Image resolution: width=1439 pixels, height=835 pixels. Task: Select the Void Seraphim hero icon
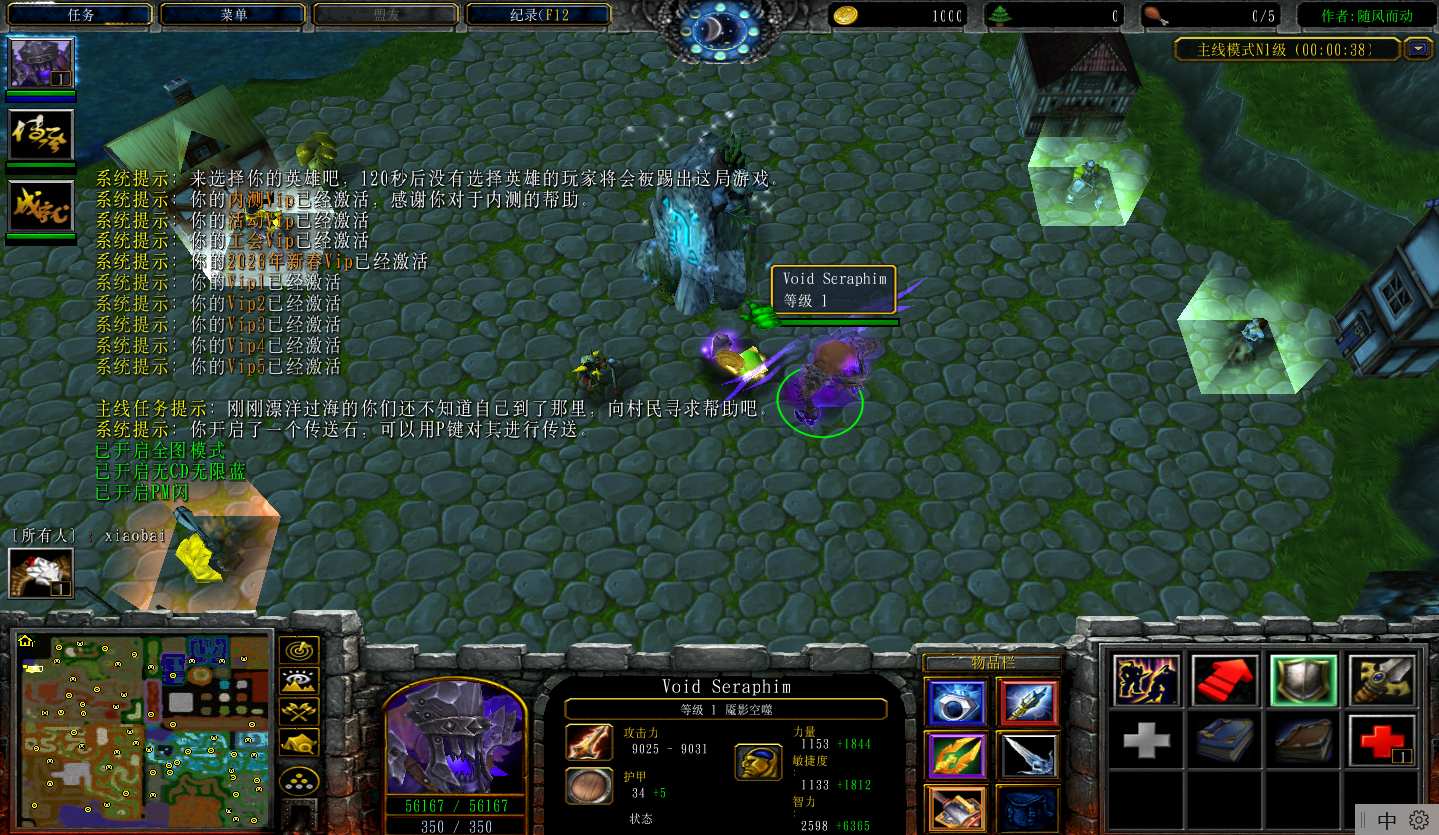[41, 63]
